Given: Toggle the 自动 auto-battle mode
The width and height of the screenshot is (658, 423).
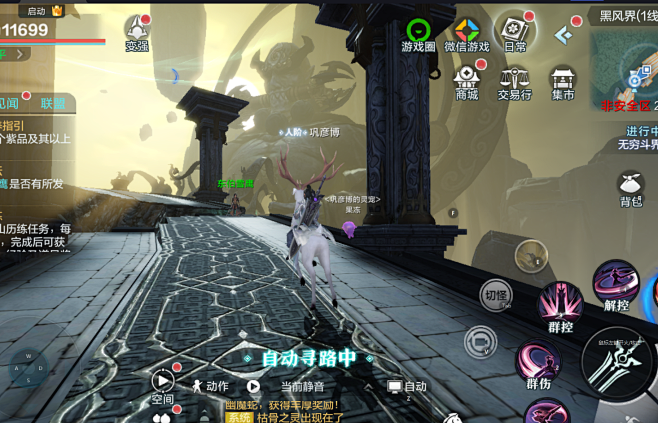Looking at the screenshot, I should [x=407, y=386].
